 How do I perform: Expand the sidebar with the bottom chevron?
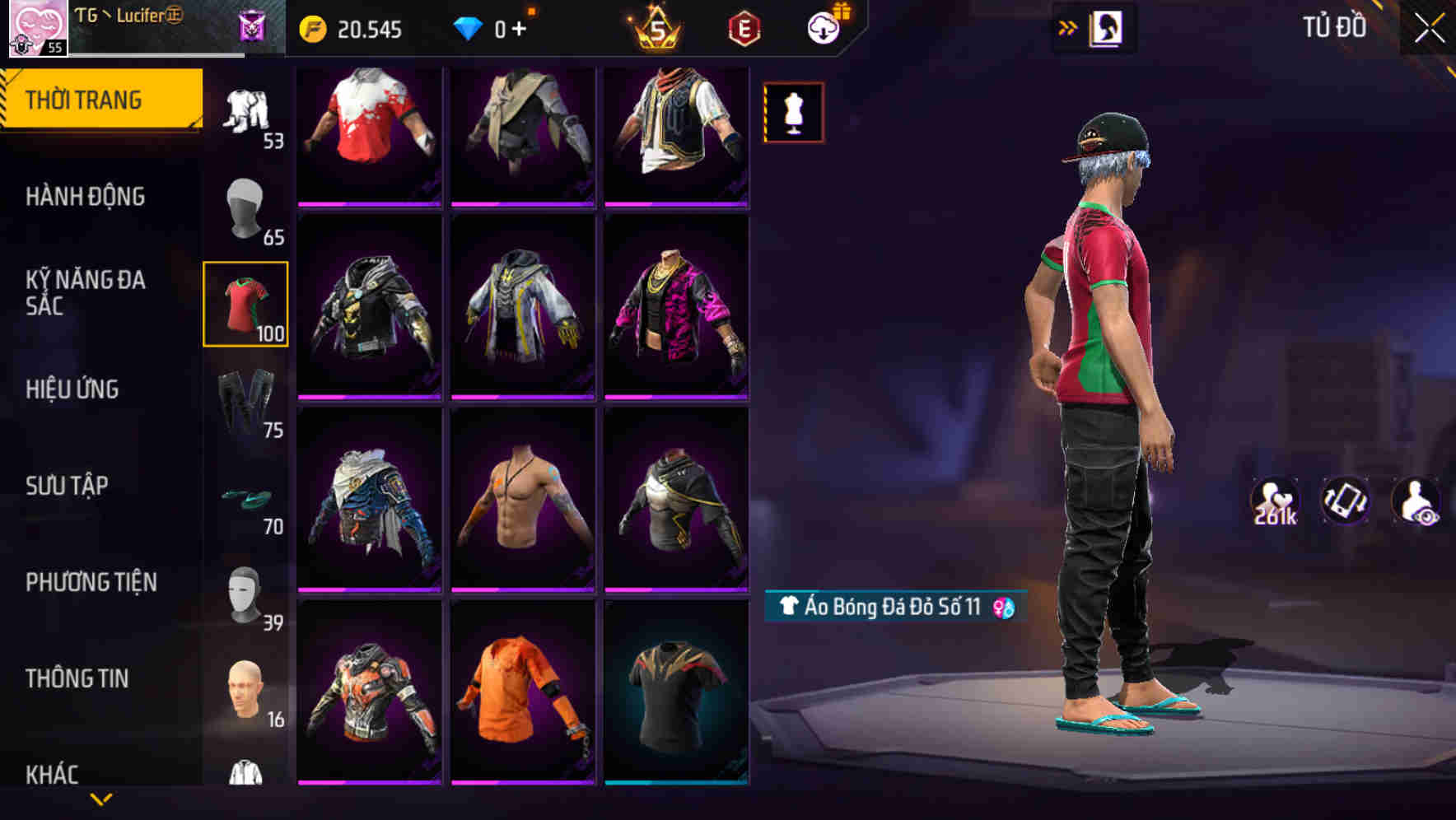click(101, 800)
